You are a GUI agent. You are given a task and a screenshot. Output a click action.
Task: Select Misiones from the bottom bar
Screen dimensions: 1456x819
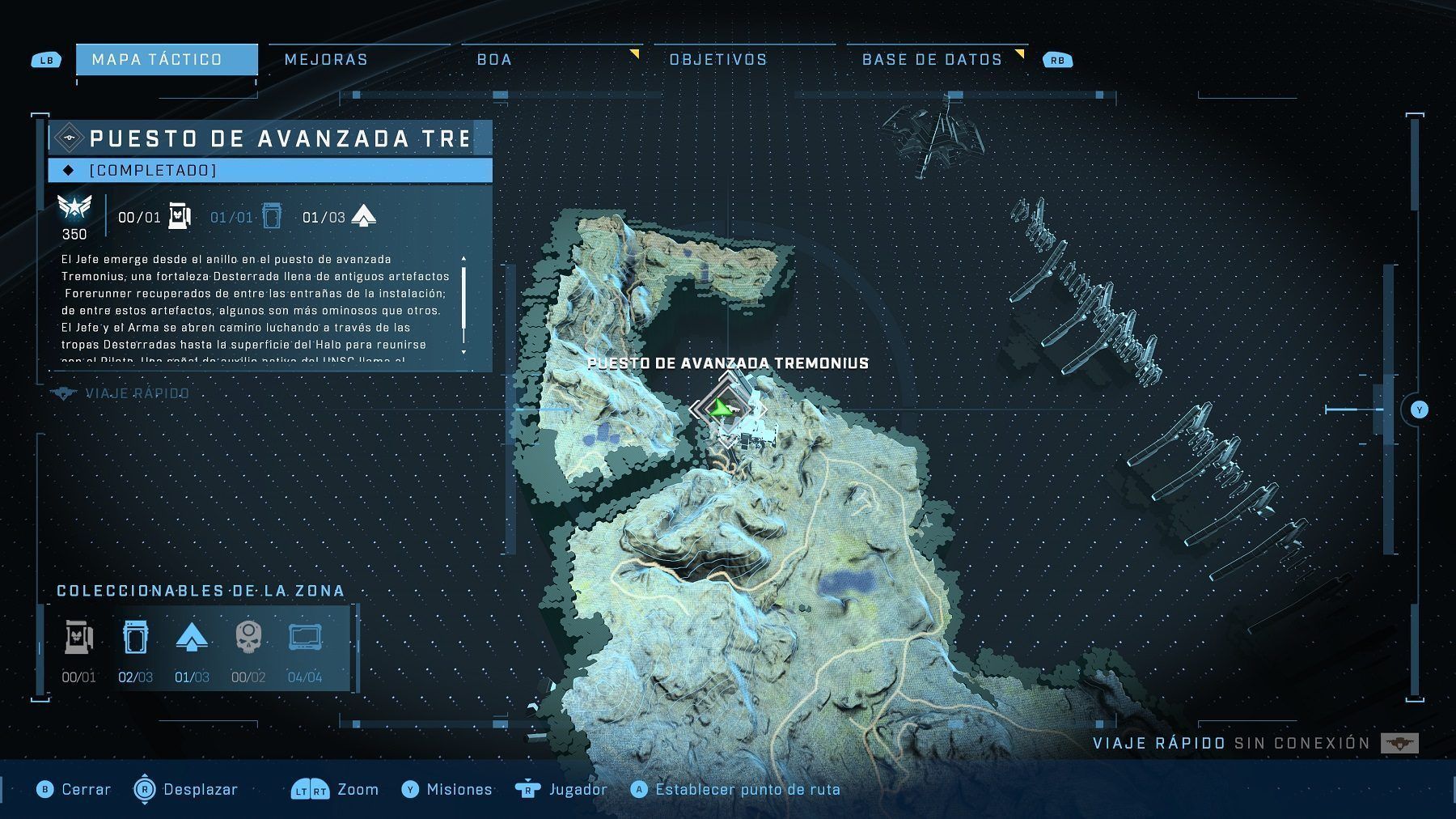point(450,789)
